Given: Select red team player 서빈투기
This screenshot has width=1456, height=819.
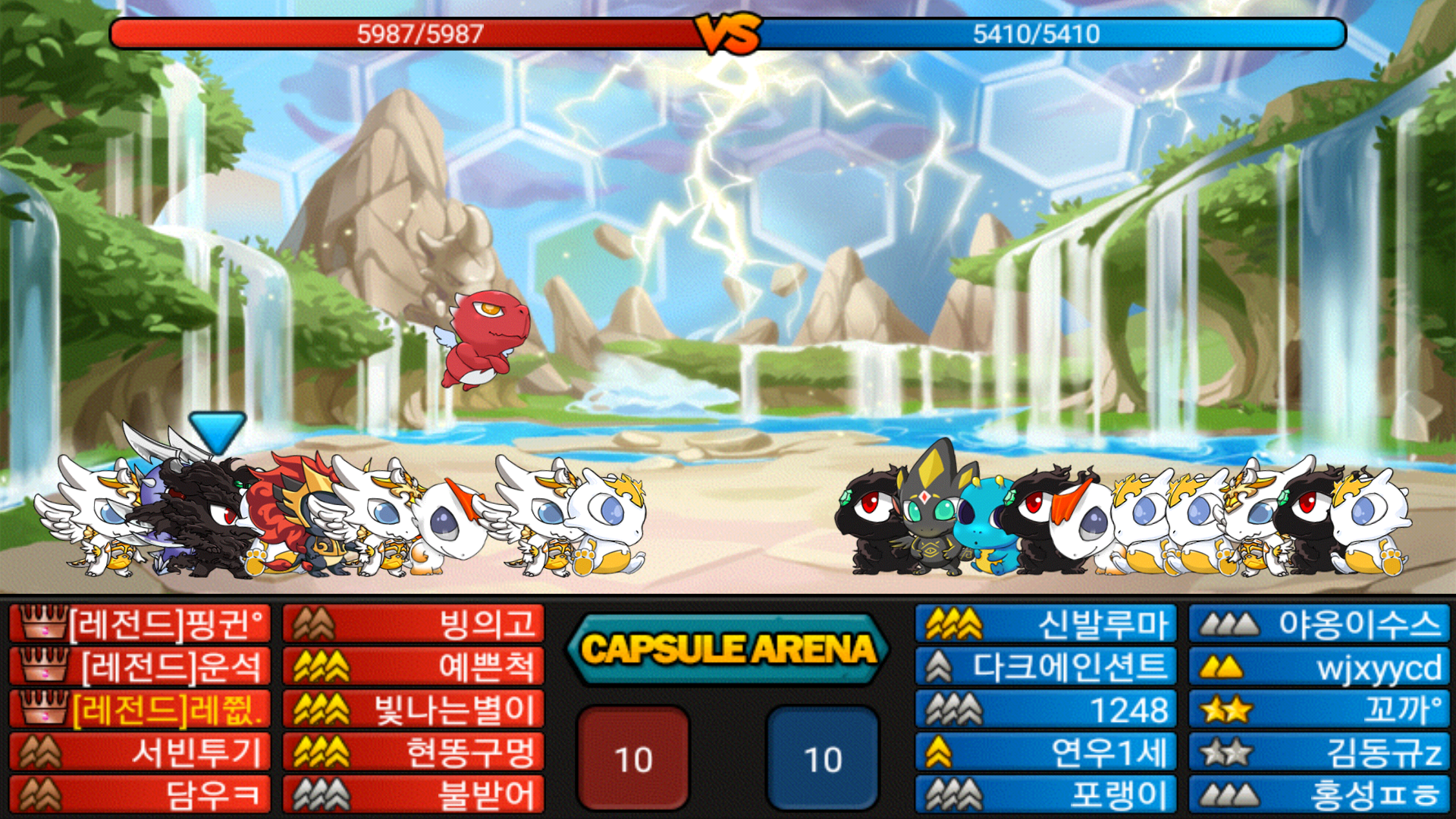Looking at the screenshot, I should (140, 752).
